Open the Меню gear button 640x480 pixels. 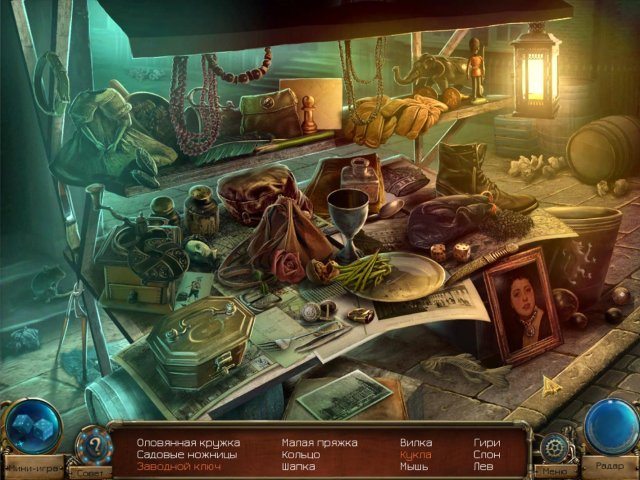(553, 447)
